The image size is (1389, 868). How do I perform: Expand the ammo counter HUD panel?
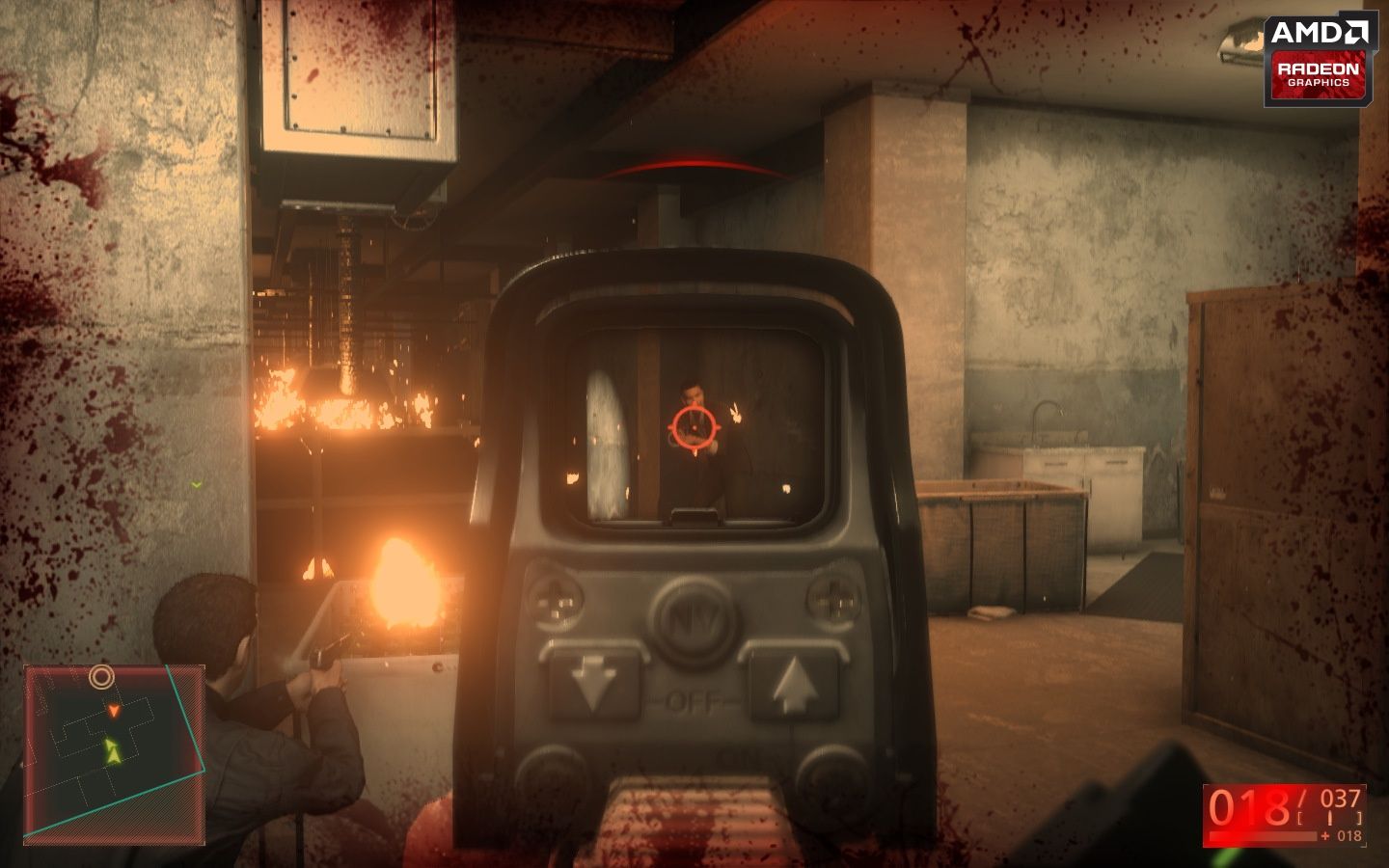pyautogui.click(x=1286, y=813)
